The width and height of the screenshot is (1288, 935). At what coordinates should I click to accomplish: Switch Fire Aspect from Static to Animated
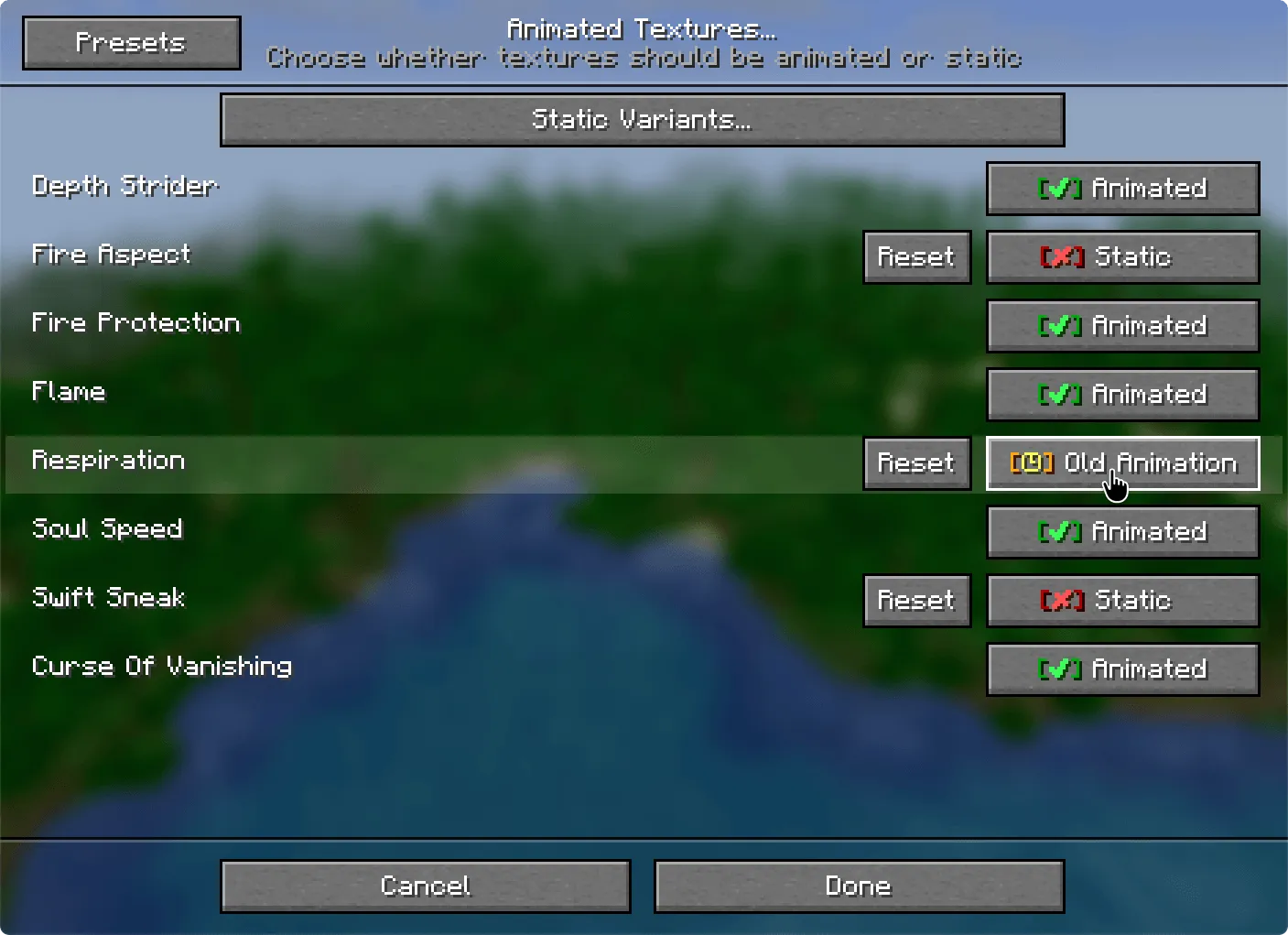(1122, 257)
